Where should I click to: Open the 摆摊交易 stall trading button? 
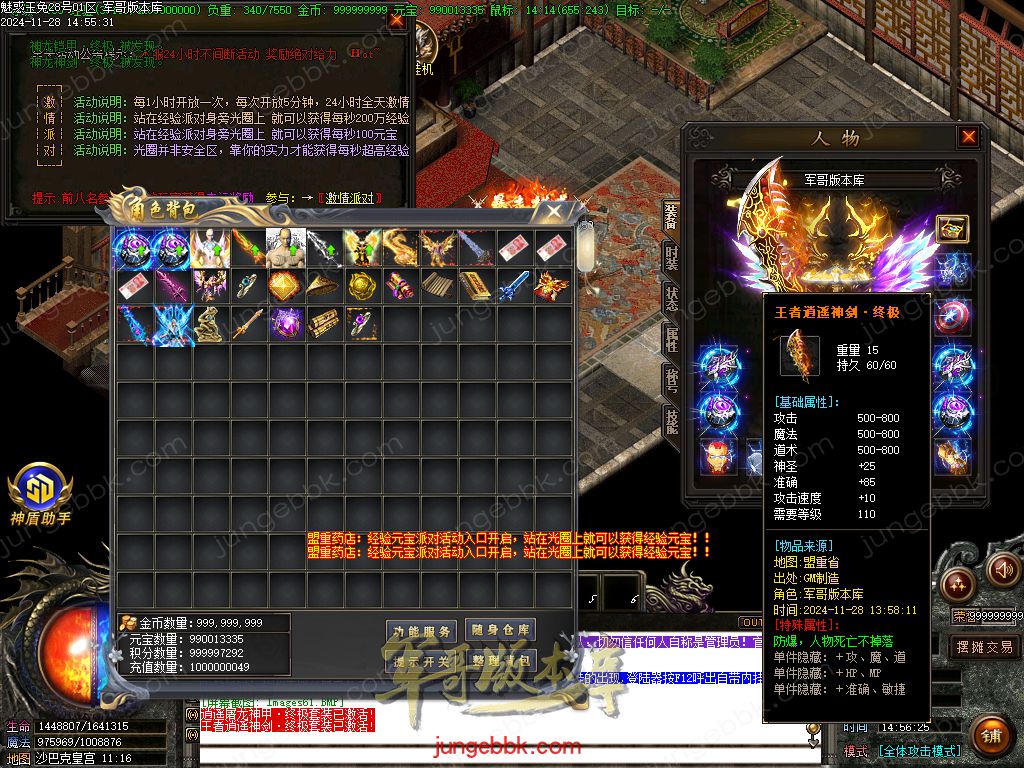[x=984, y=647]
